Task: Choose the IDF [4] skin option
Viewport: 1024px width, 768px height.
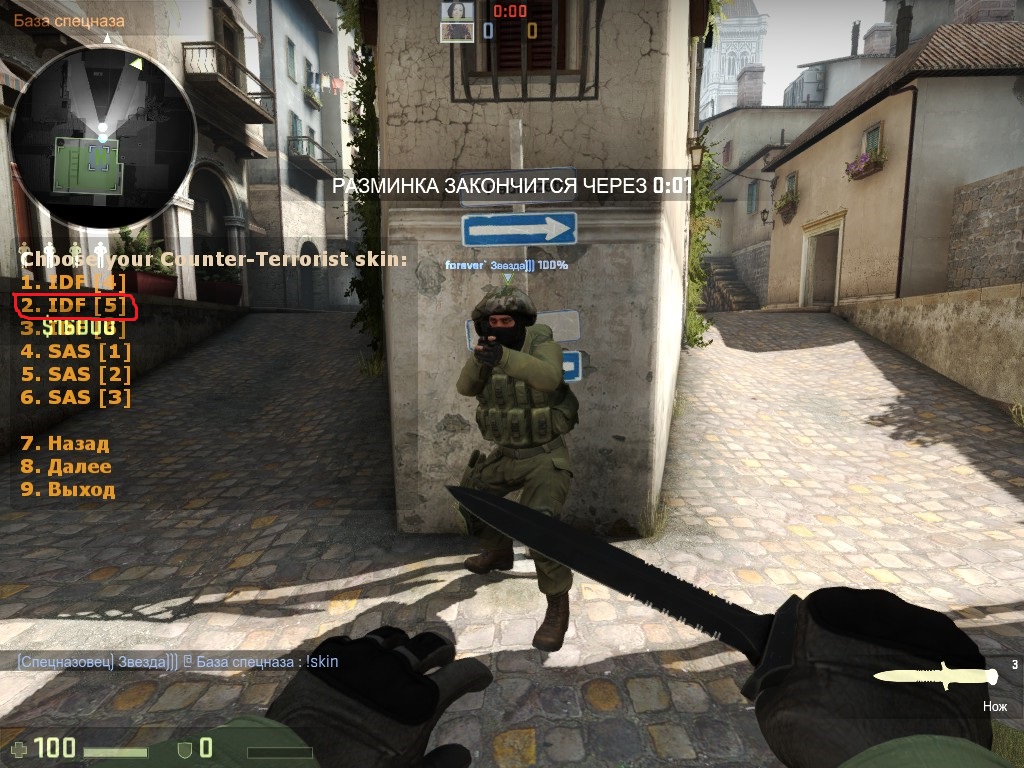Action: click(74, 282)
